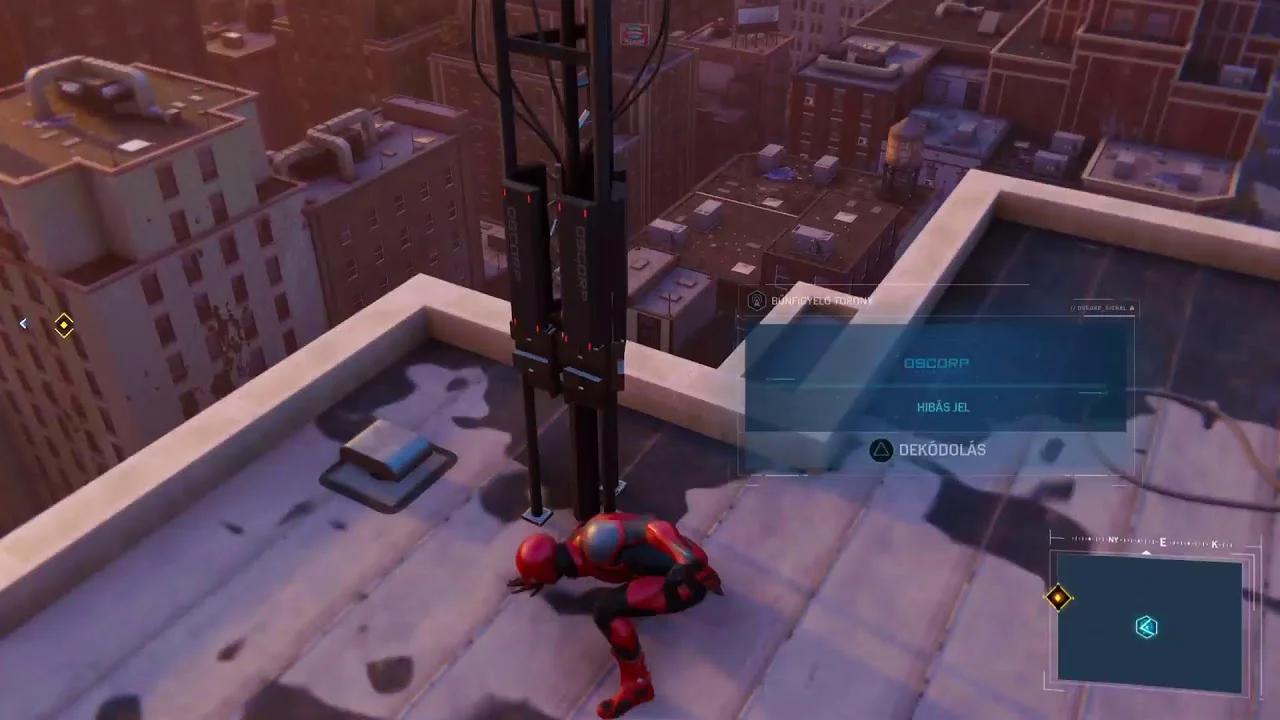Open the OSCORP frequency tab in the panel
Image resolution: width=1280 pixels, height=720 pixels.
click(937, 363)
